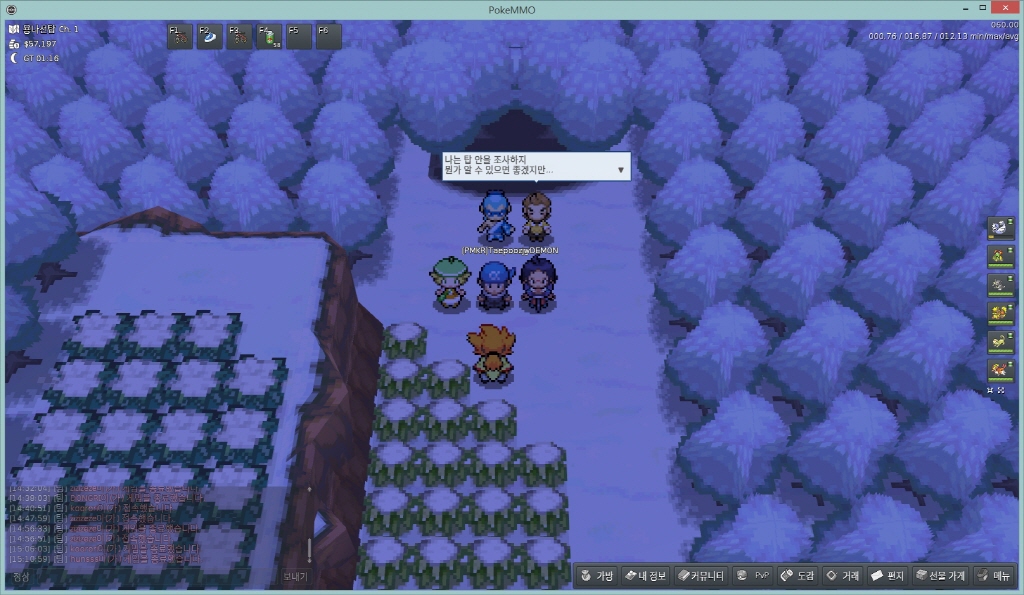Open the 내 정보 trainer info panel
This screenshot has height=595, width=1024.
coord(645,576)
